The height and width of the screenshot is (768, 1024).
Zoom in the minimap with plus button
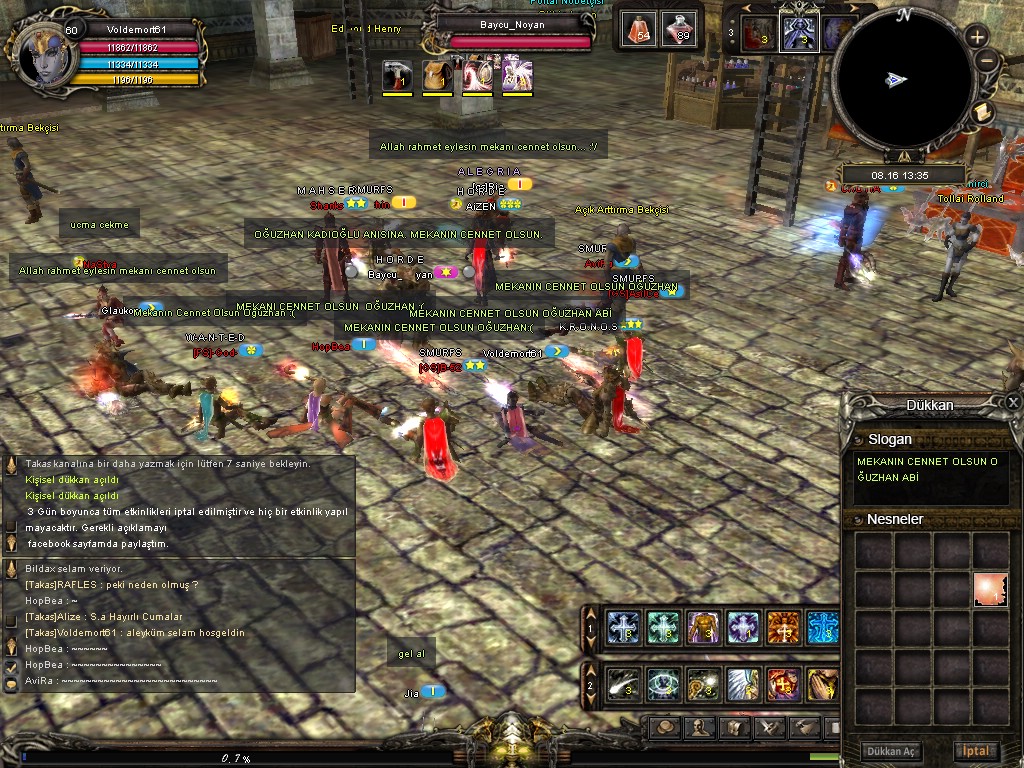977,38
